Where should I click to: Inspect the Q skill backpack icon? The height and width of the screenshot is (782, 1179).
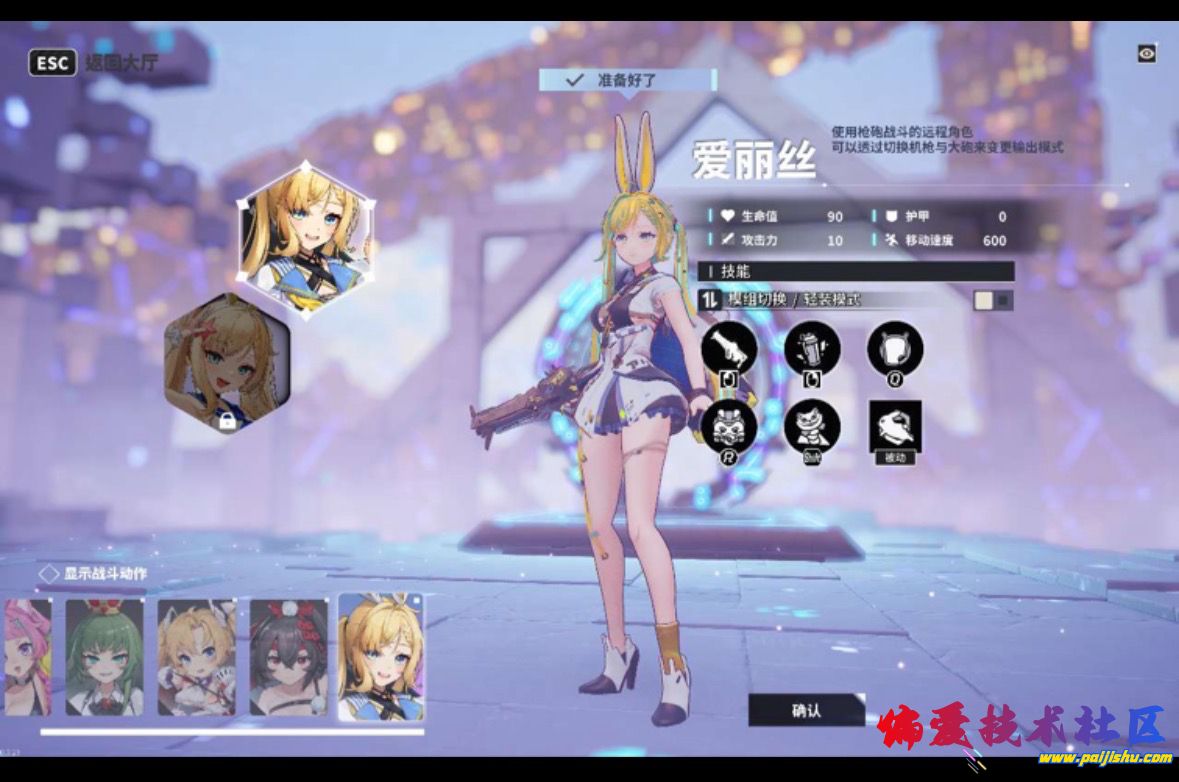click(x=895, y=347)
